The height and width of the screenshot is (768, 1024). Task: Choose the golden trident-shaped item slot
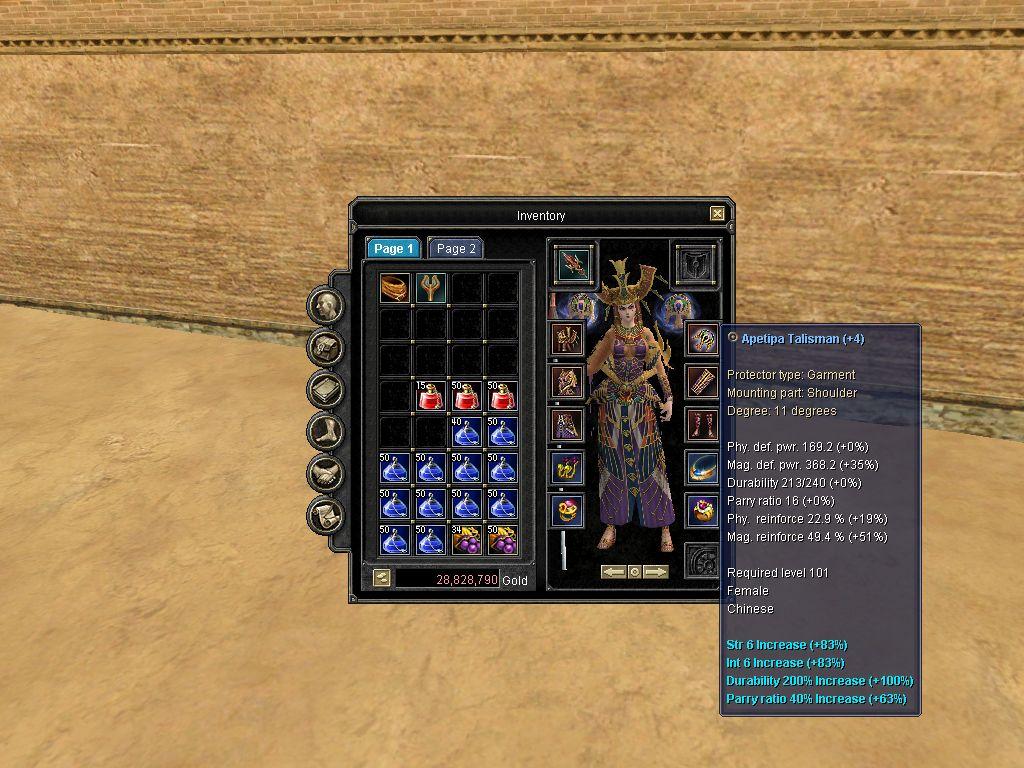coord(430,288)
